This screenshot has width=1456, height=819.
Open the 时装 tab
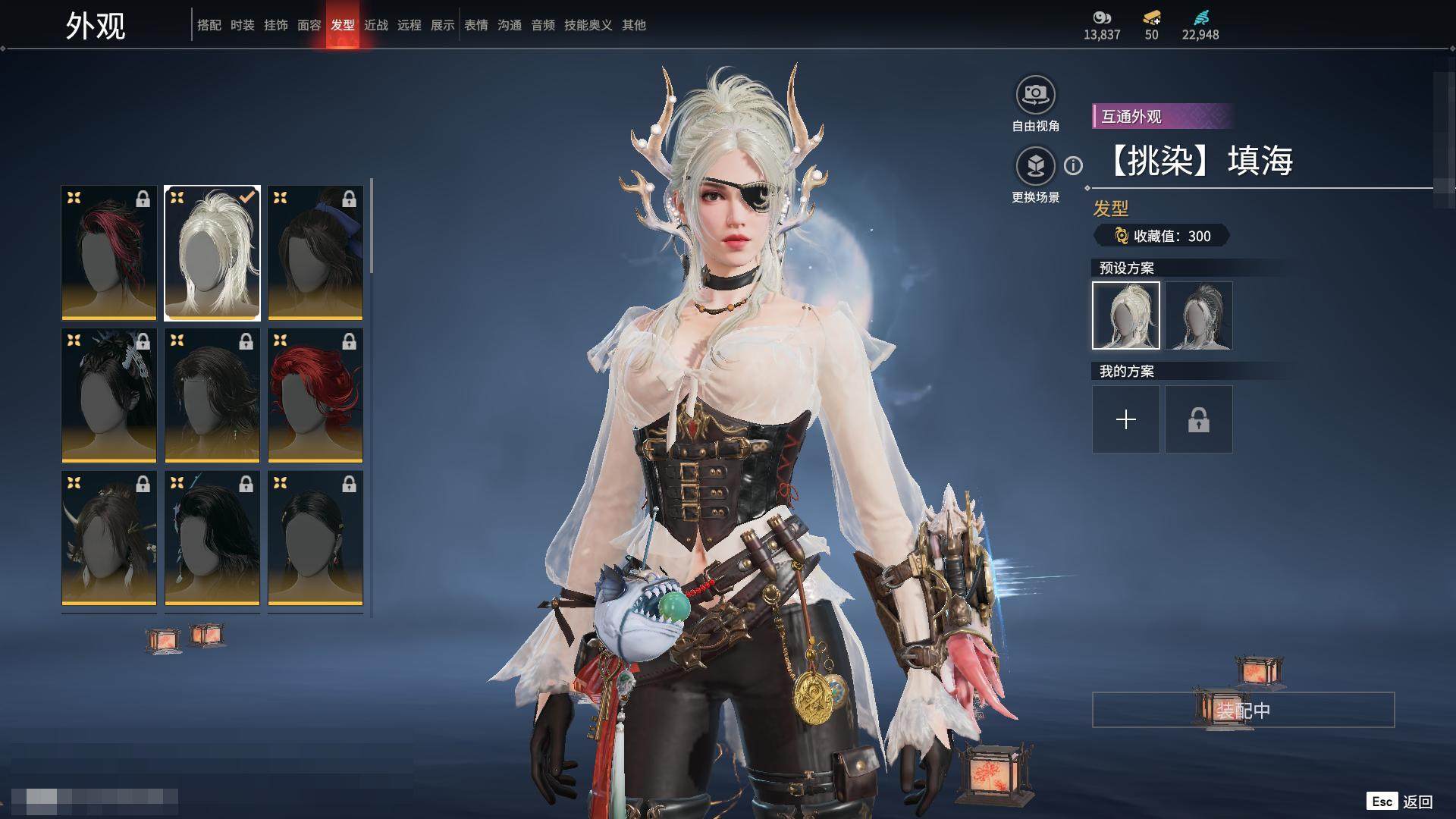tap(242, 25)
